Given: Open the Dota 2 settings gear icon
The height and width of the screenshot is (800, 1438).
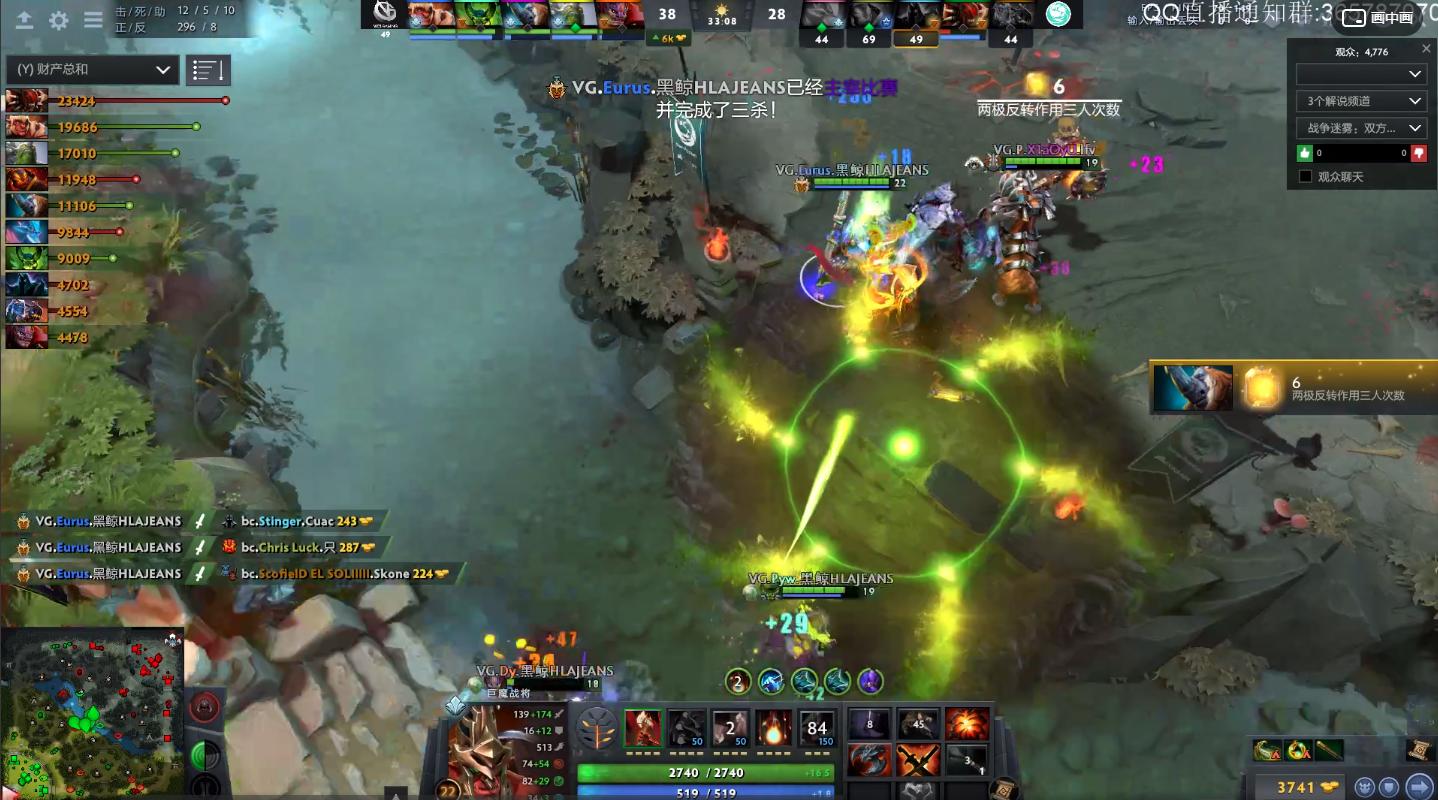Looking at the screenshot, I should pos(57,19).
